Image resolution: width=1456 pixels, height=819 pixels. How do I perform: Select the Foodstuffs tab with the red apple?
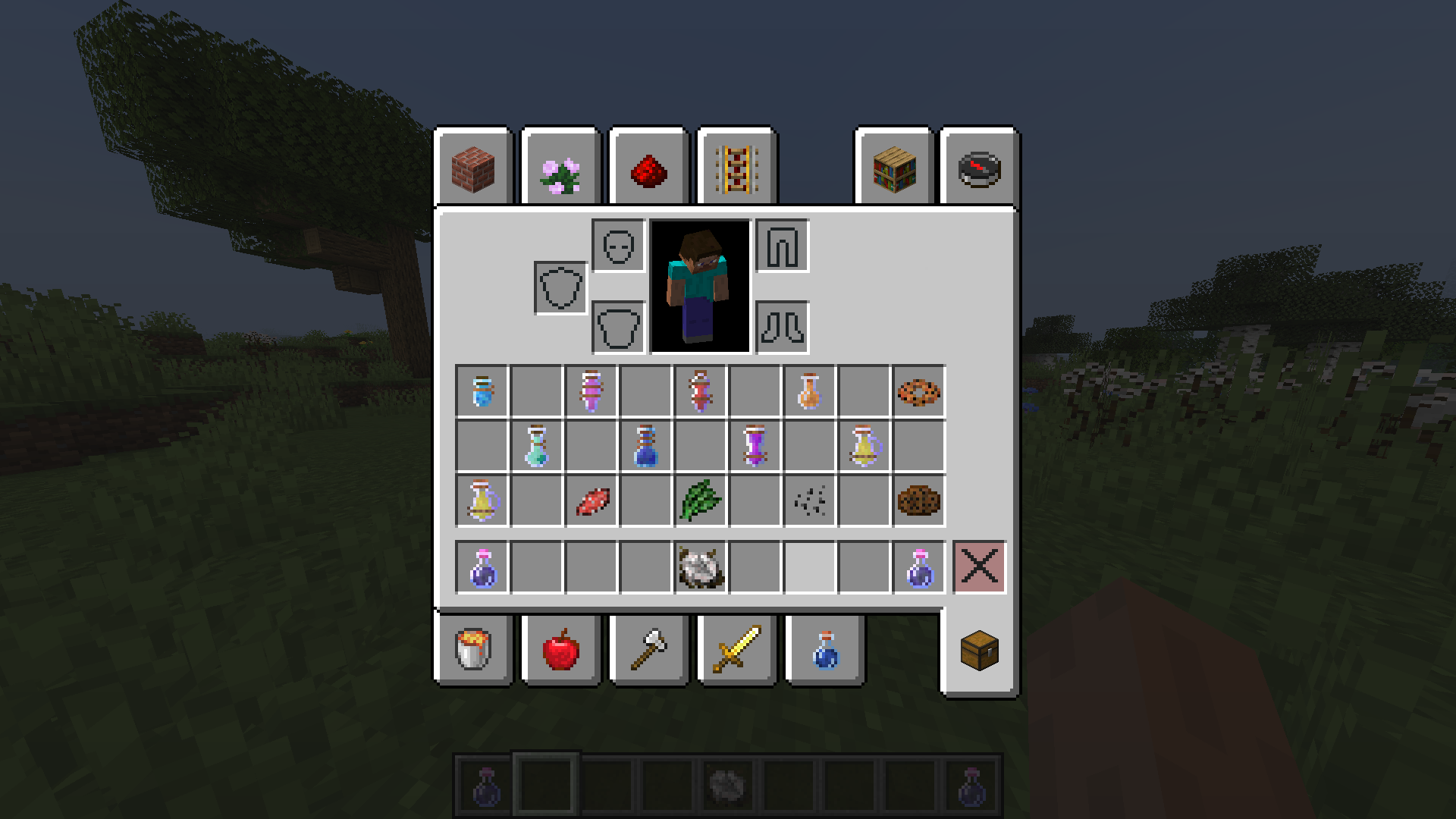pos(561,651)
